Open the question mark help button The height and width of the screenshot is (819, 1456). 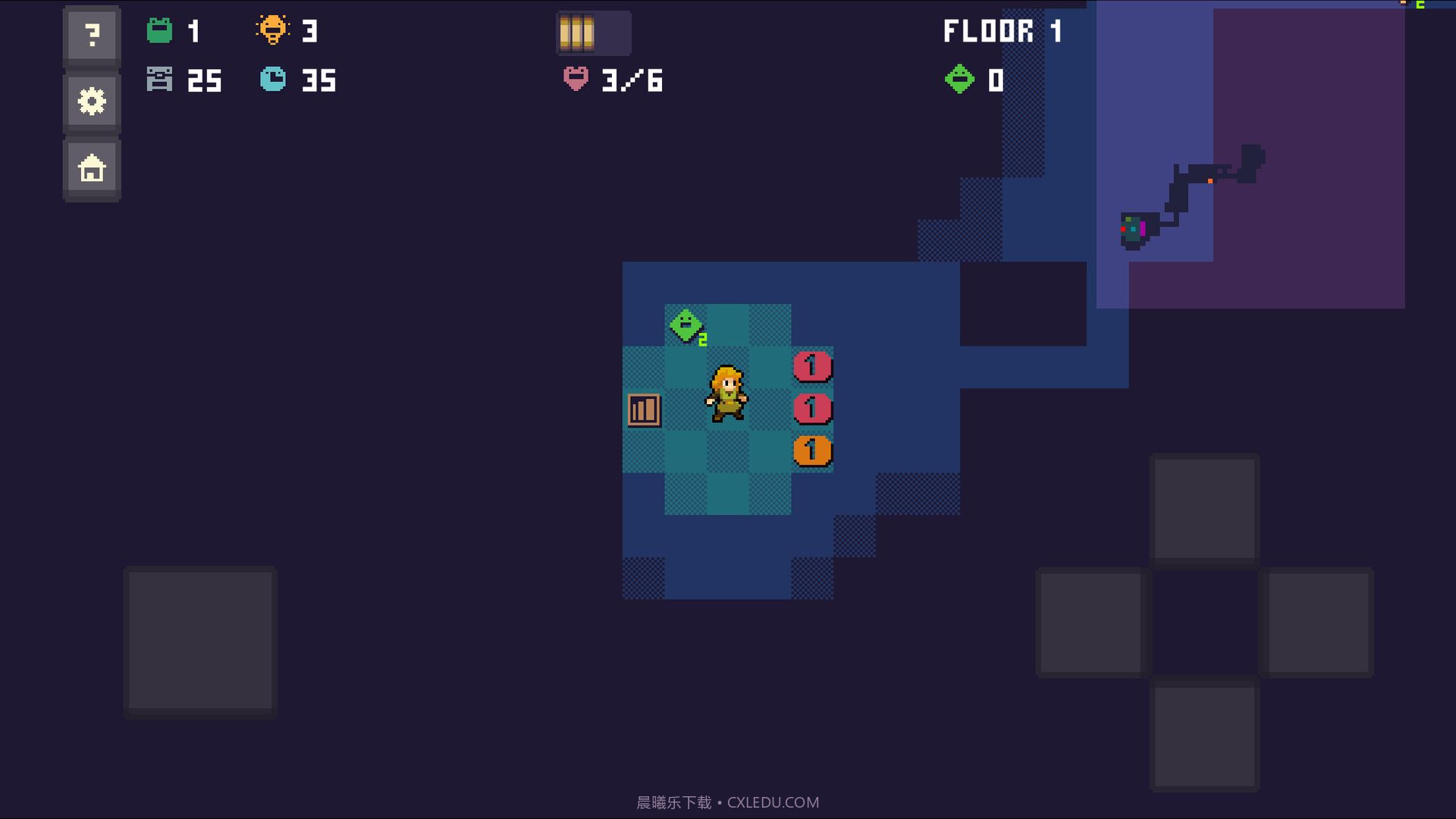92,36
